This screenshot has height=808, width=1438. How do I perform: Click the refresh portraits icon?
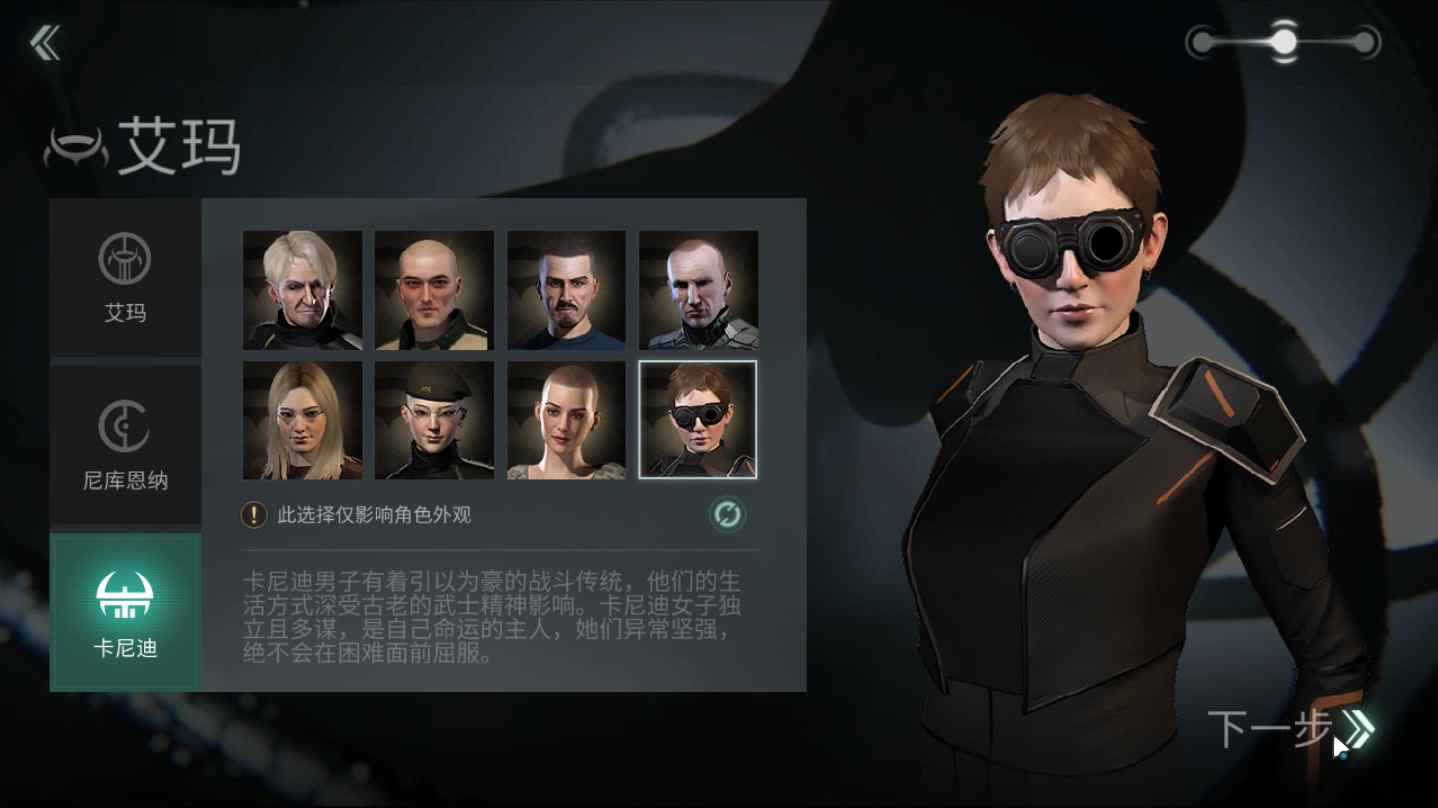click(727, 515)
